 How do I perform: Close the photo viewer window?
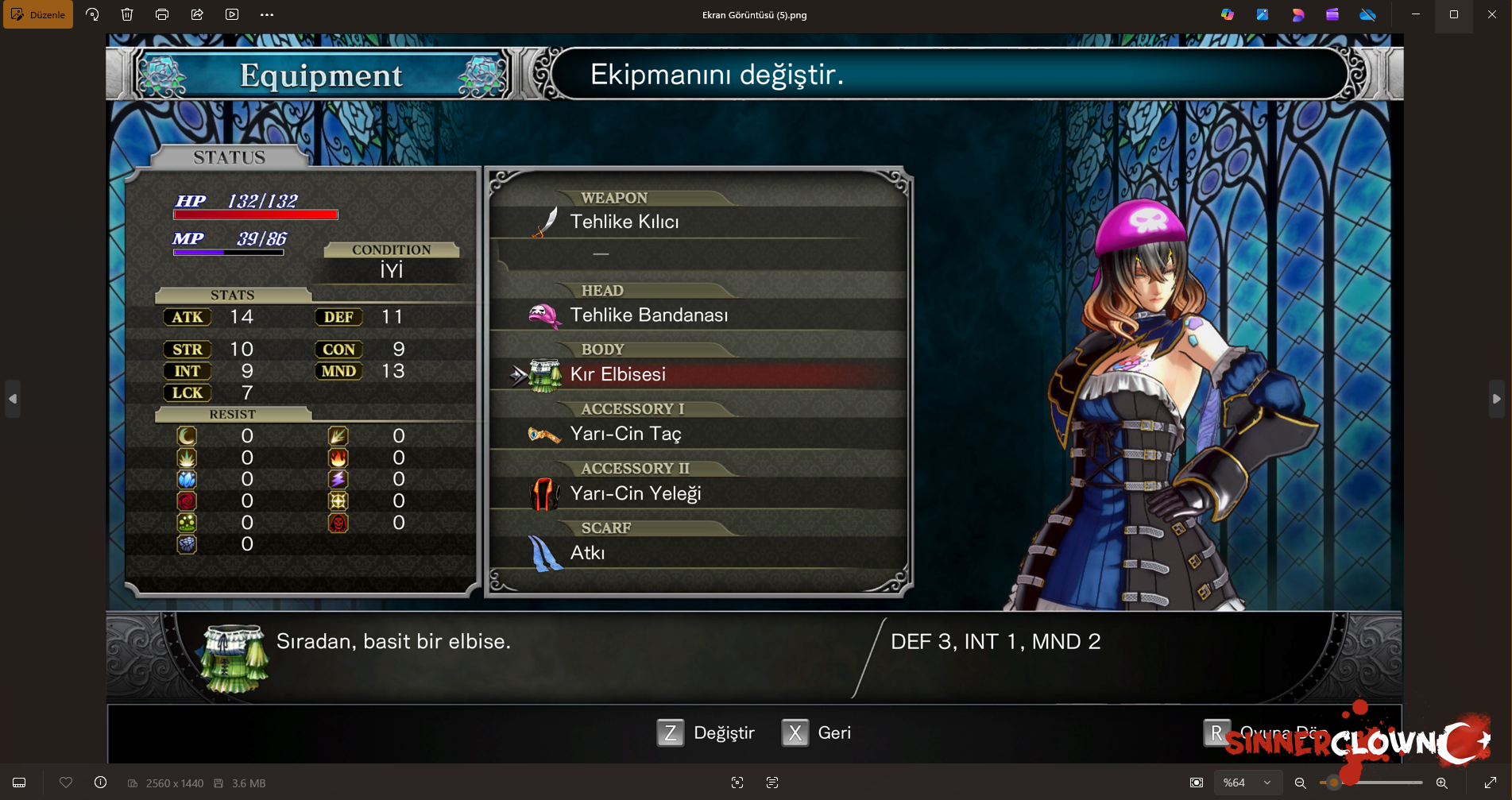tap(1491, 14)
